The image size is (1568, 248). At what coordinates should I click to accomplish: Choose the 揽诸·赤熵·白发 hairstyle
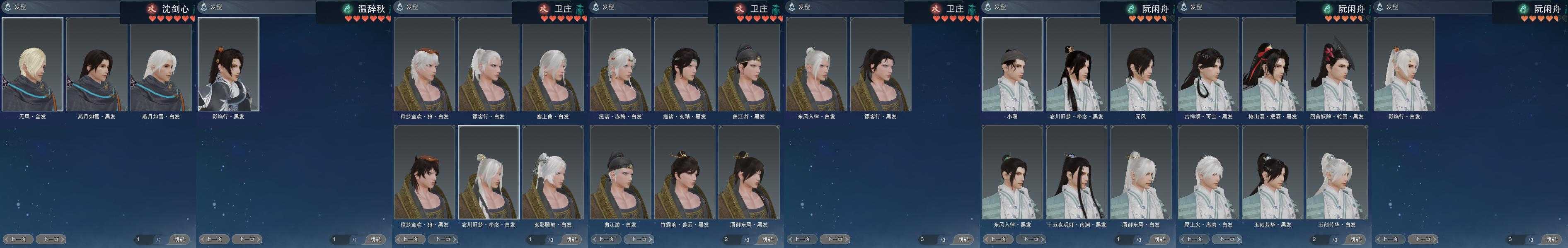point(620,65)
